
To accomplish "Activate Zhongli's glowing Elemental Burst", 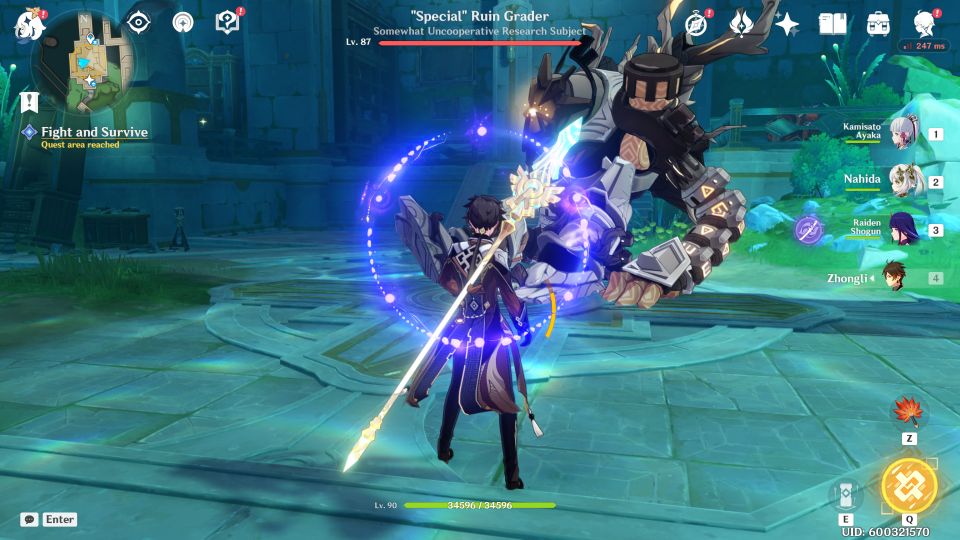I will [909, 486].
